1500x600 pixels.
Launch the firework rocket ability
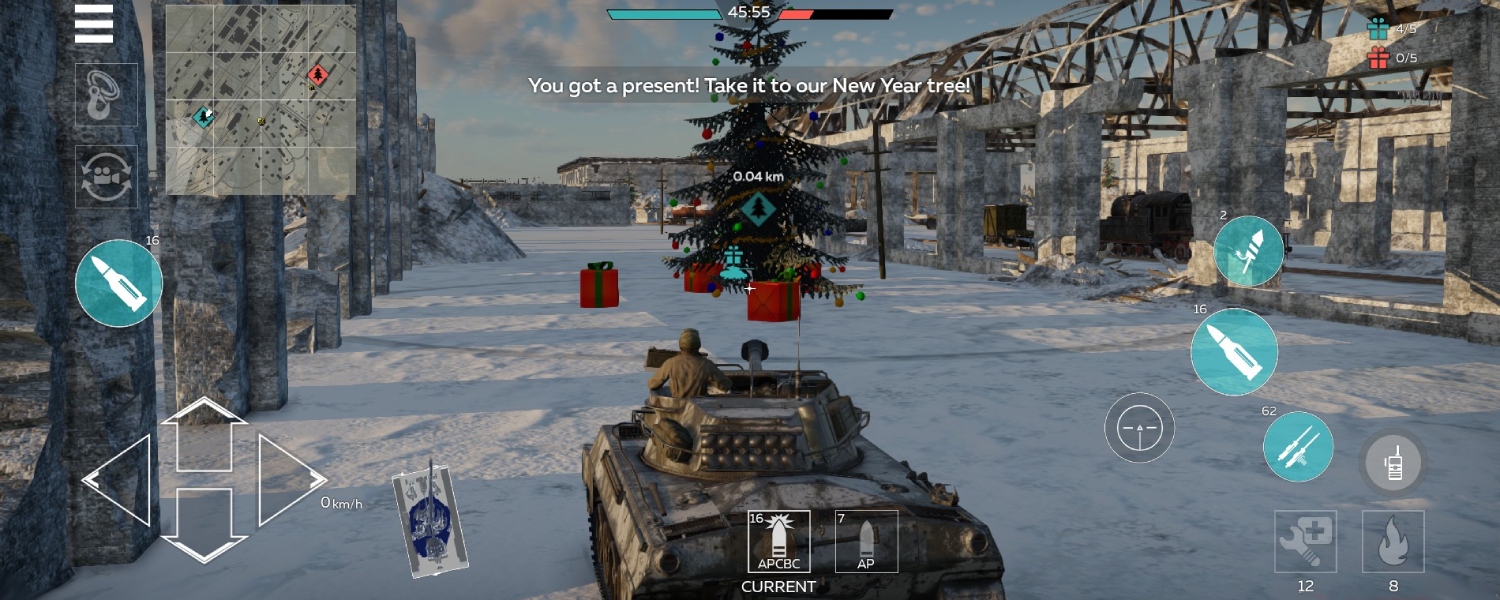(1249, 251)
